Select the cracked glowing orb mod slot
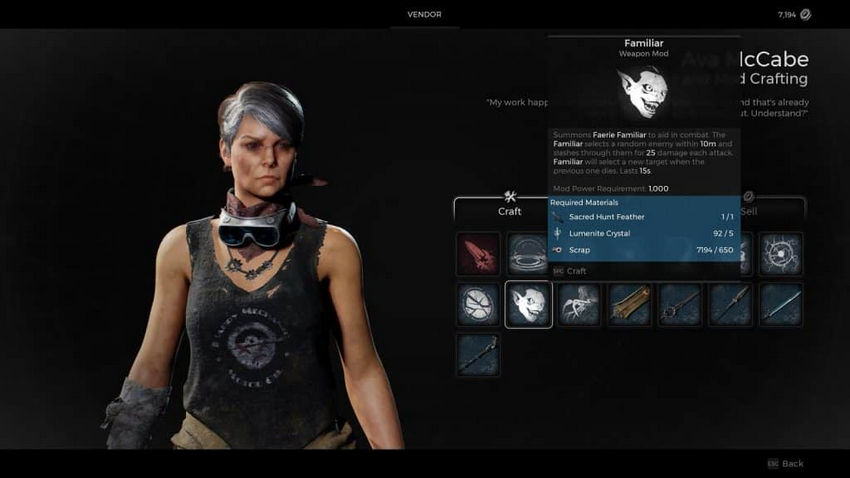Screen dimensions: 850x478 click(x=780, y=254)
